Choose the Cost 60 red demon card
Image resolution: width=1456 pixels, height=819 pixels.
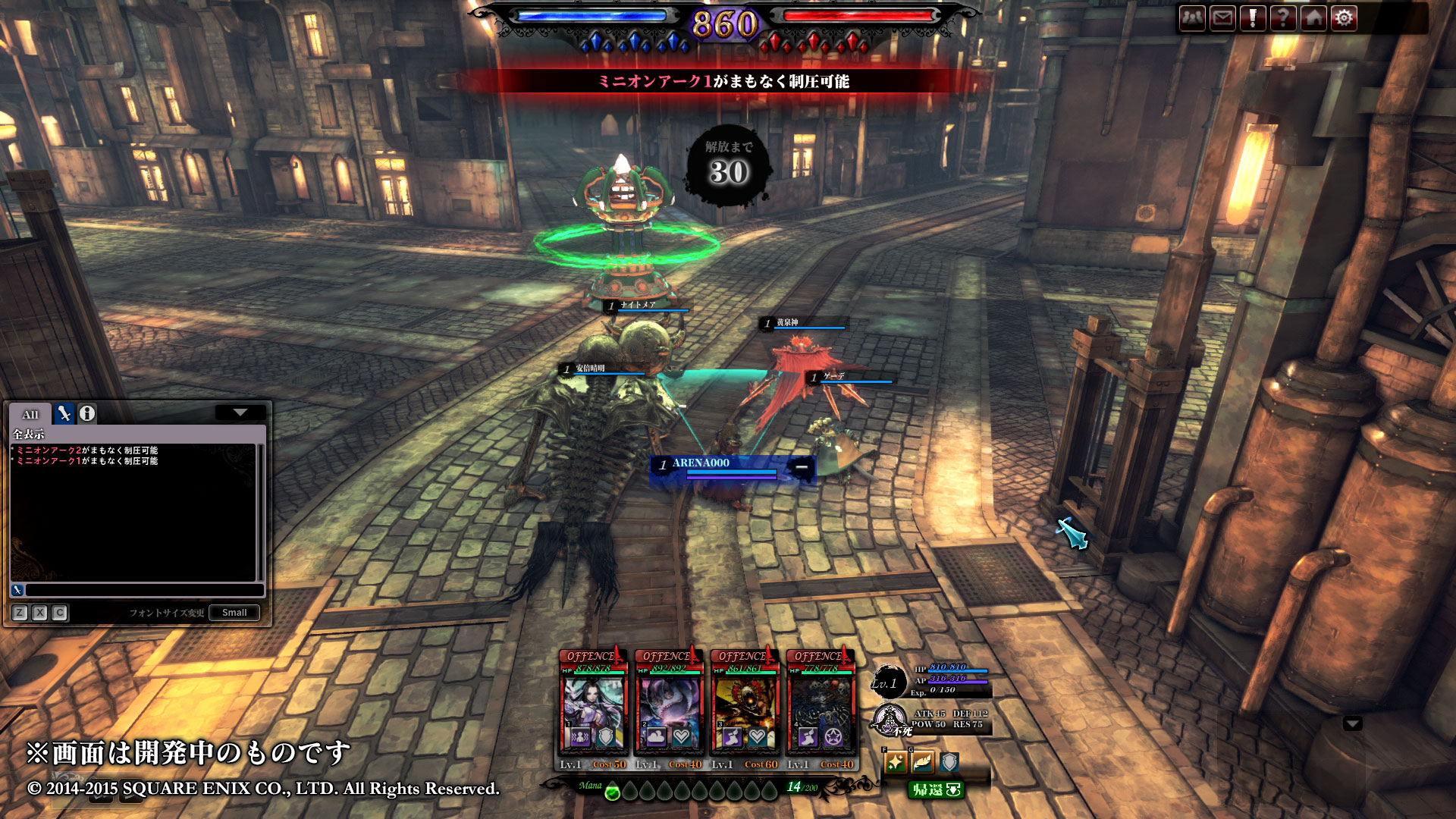click(x=745, y=710)
